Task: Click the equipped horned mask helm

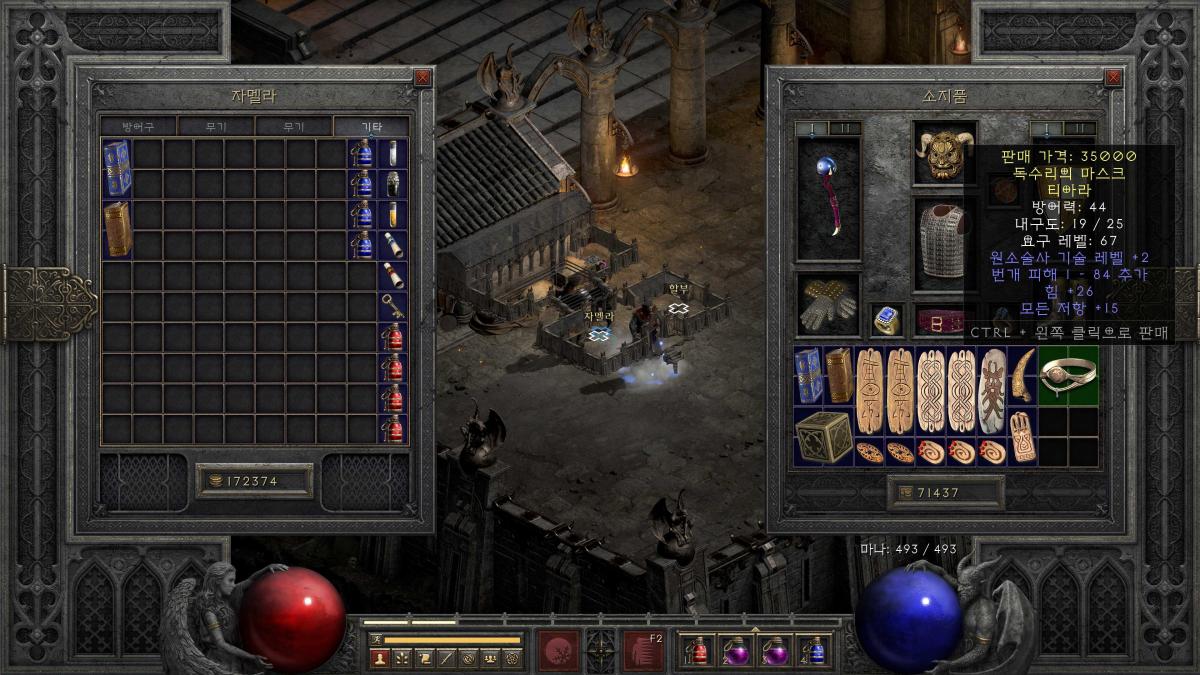Action: 944,153
